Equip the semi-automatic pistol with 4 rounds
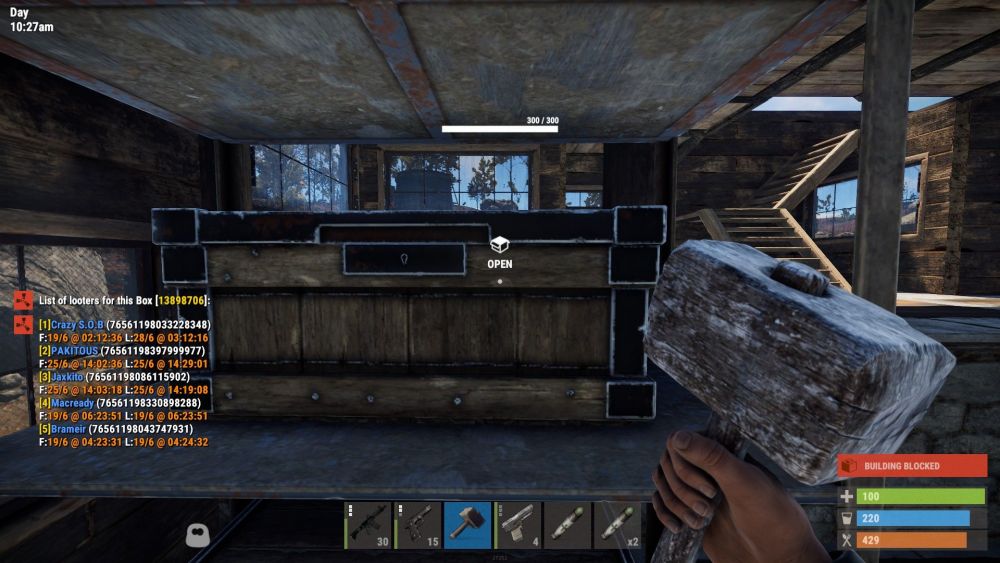 pyautogui.click(x=518, y=525)
